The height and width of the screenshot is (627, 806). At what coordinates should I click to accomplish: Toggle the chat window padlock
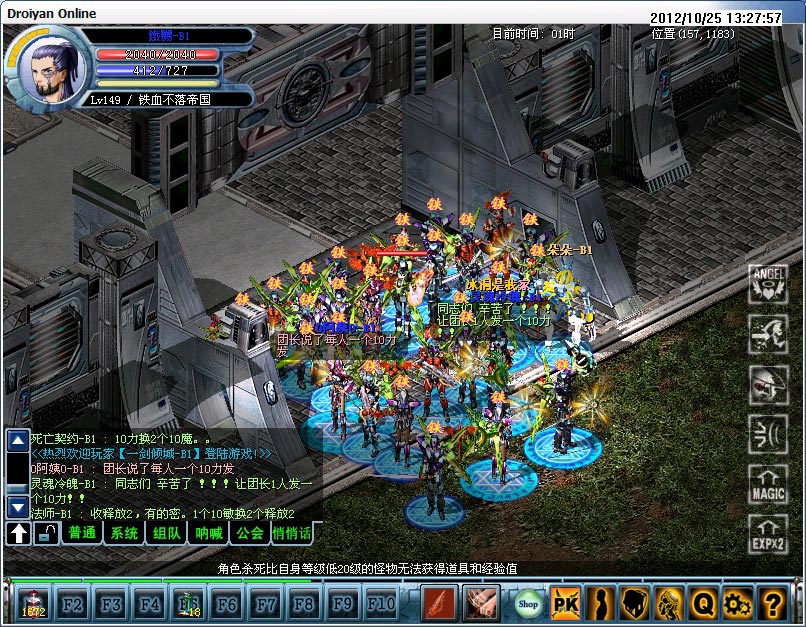coord(45,533)
